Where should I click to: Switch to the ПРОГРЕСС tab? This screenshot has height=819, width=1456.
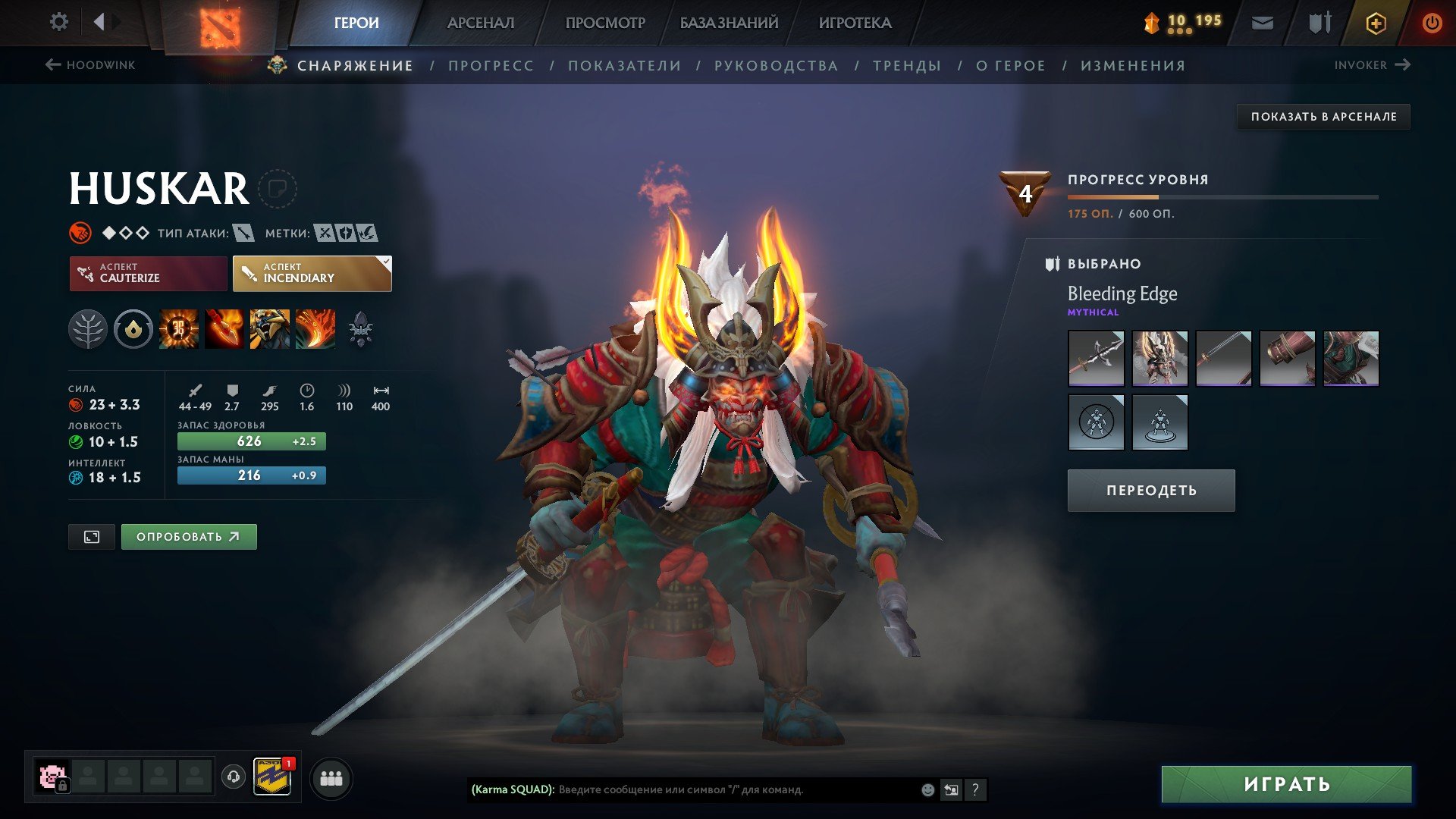tap(490, 65)
